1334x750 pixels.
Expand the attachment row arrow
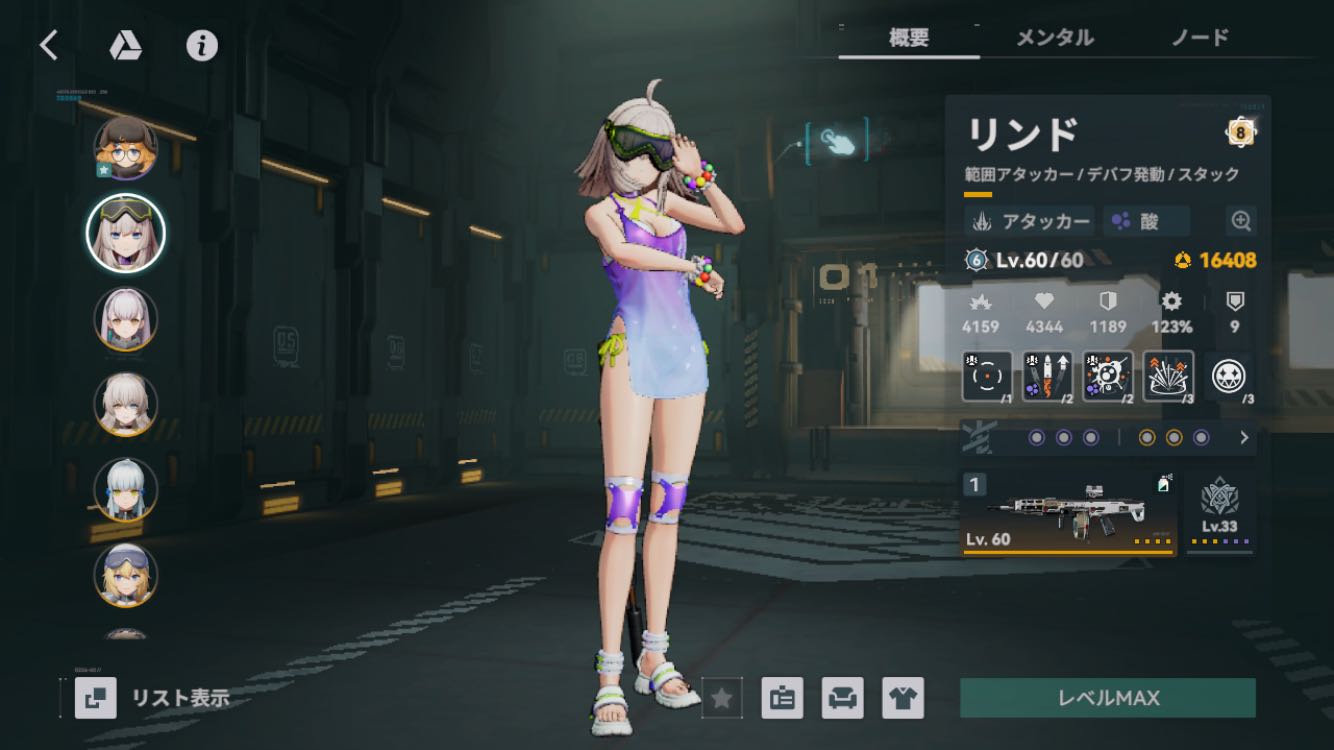(x=1244, y=438)
